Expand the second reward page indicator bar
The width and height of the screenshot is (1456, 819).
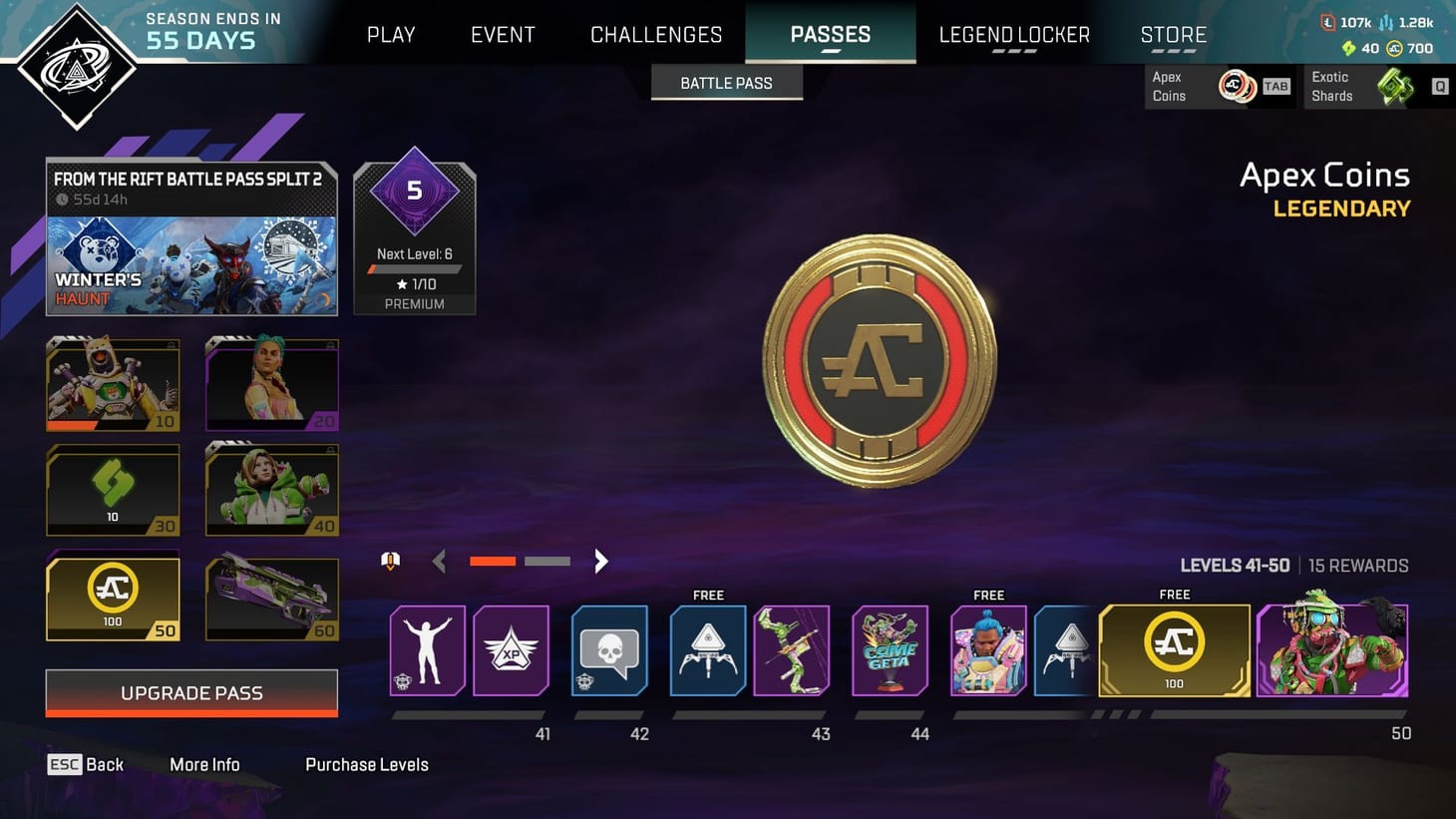point(546,561)
